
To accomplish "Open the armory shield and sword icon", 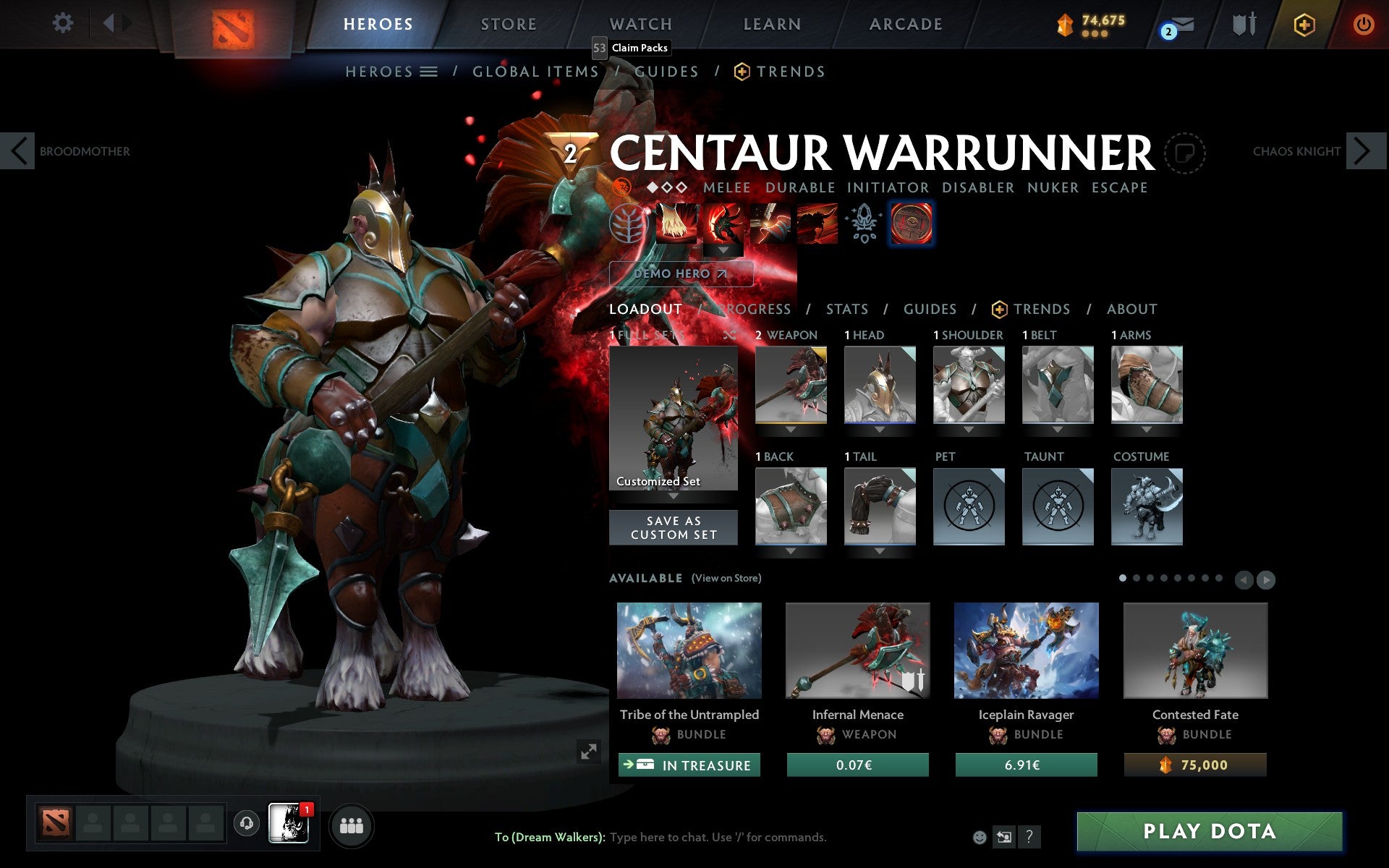I will (x=1243, y=23).
